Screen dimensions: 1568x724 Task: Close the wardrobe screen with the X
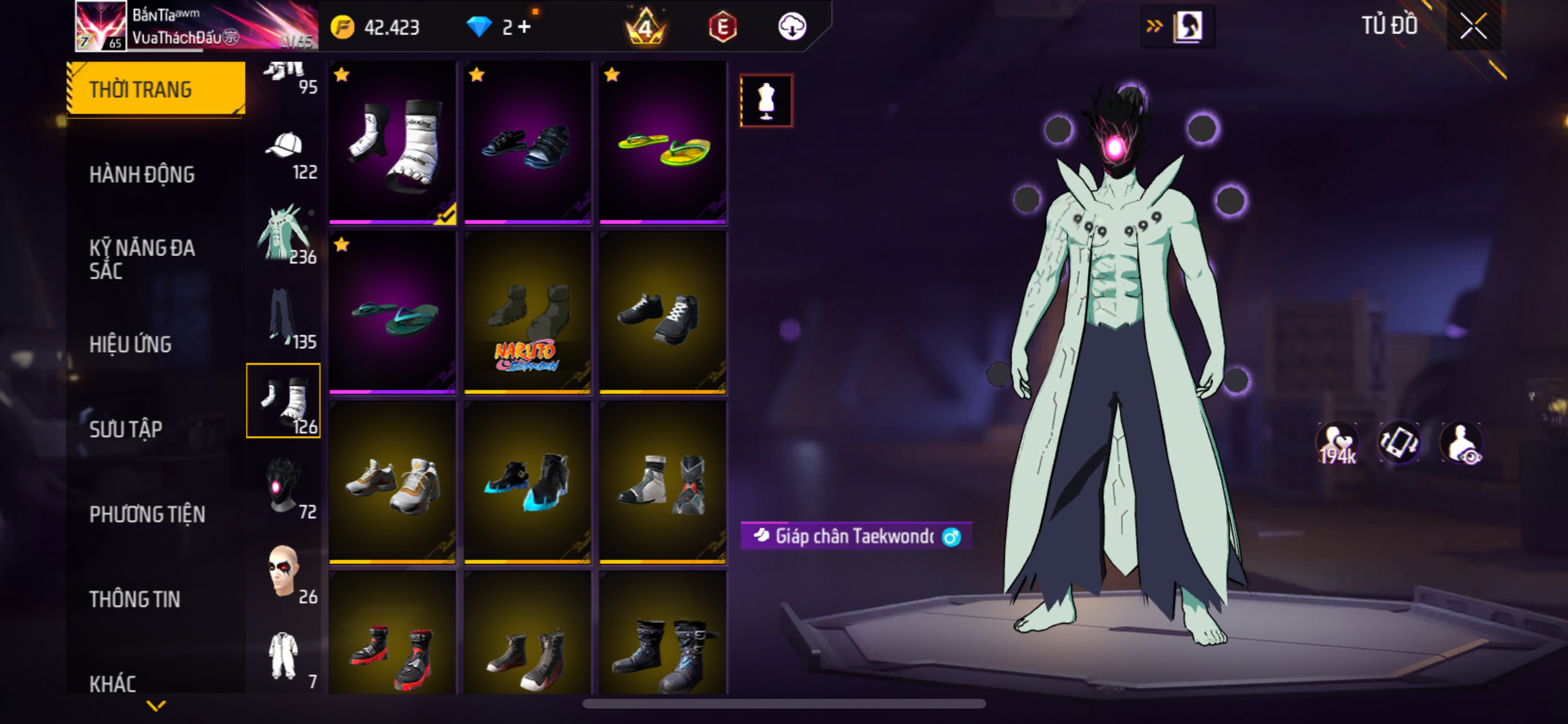click(x=1473, y=26)
